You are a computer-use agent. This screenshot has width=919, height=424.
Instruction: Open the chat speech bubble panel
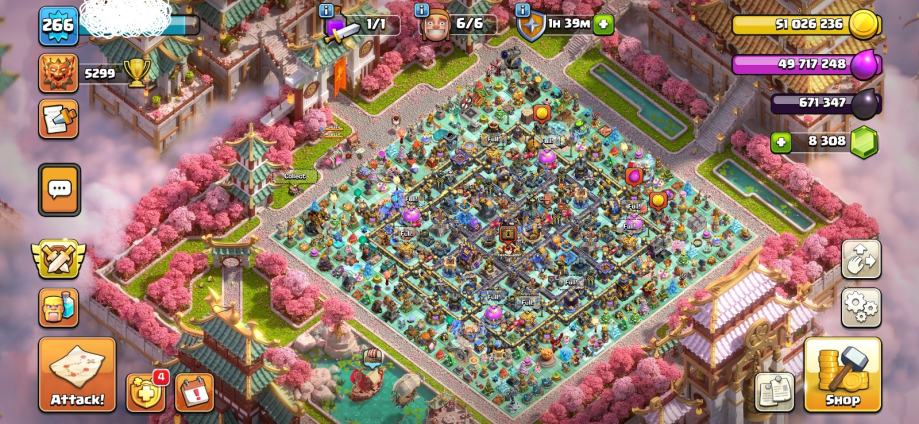(59, 188)
